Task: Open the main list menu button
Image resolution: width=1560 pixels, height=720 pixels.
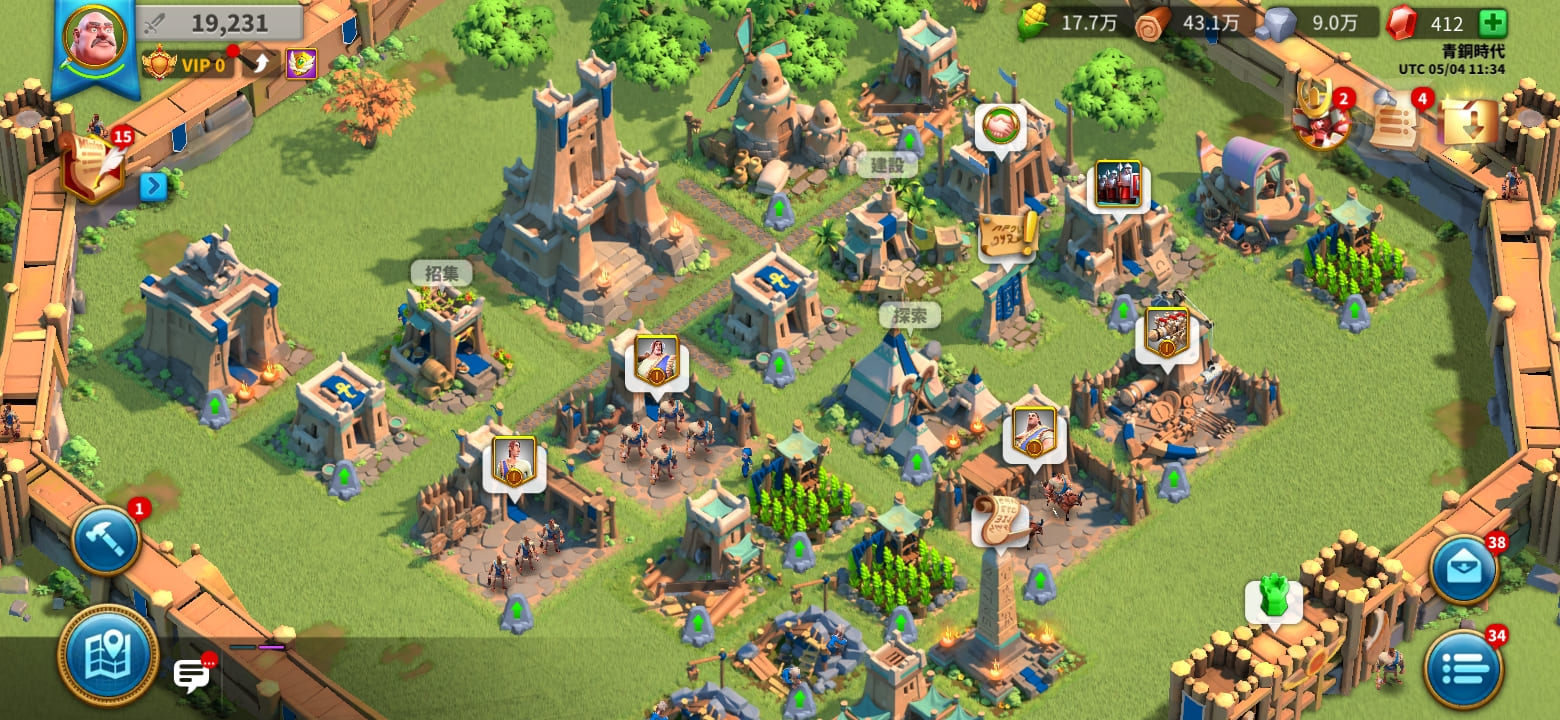Action: coord(1464,669)
